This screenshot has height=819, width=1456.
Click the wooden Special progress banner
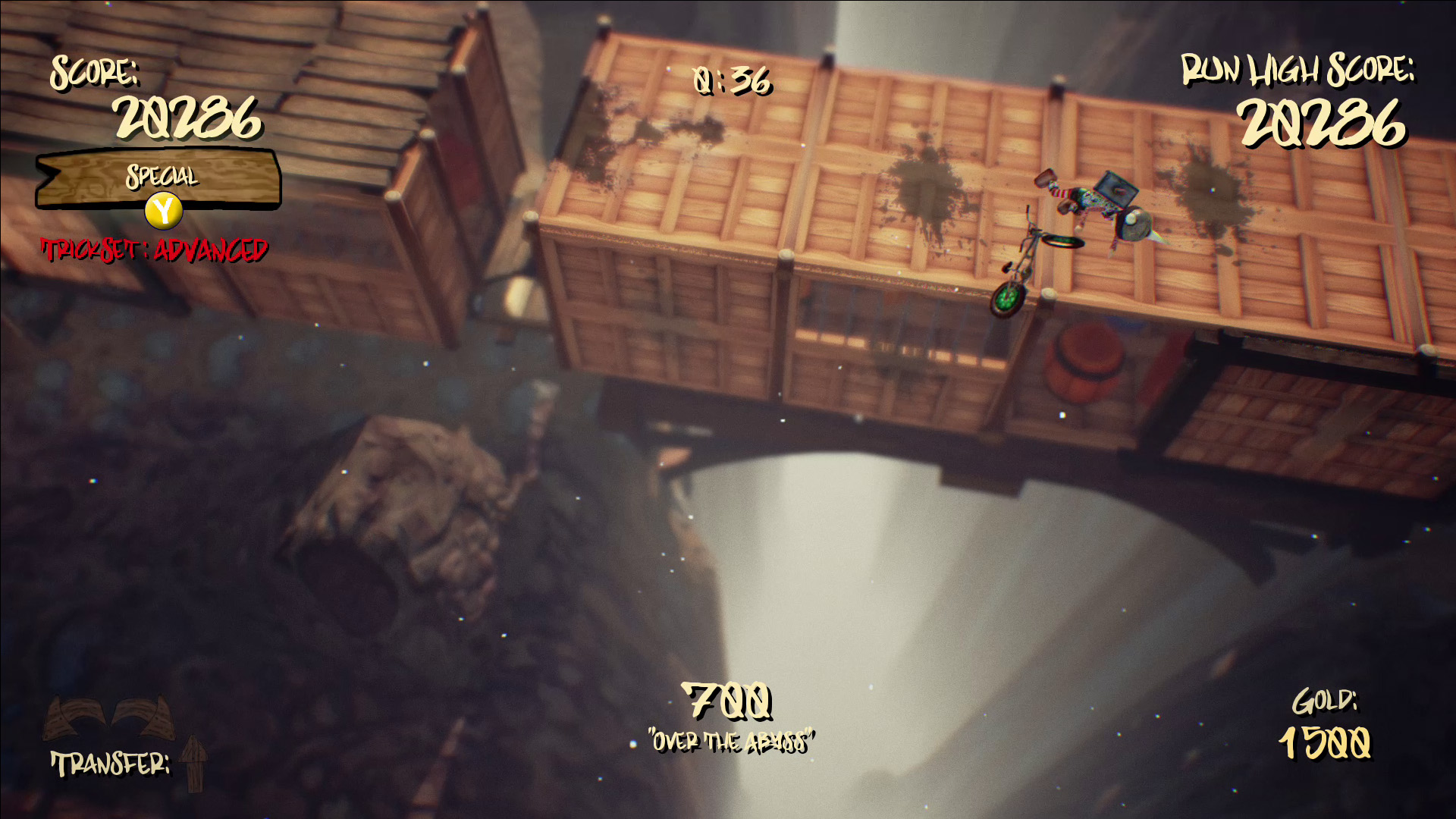click(159, 180)
